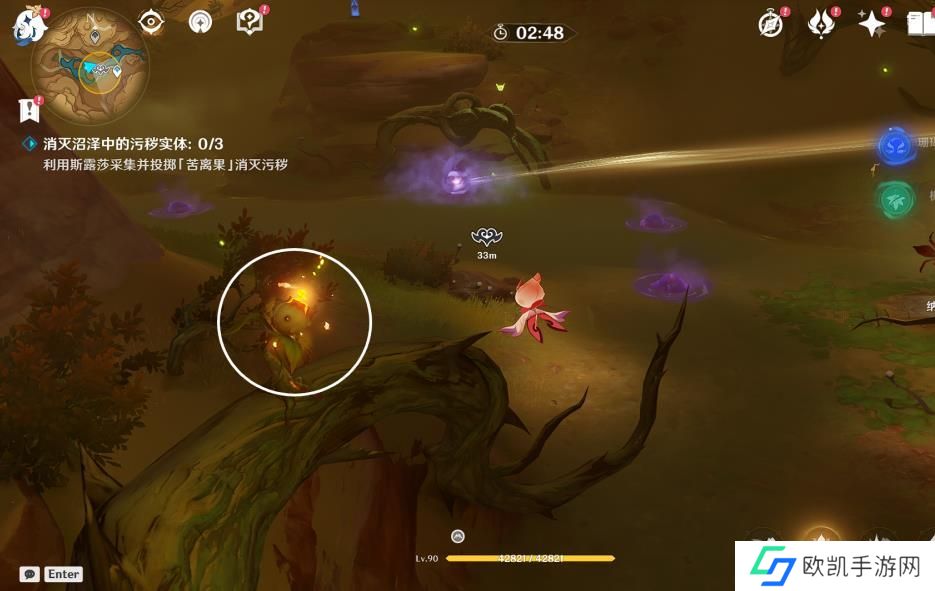Image resolution: width=935 pixels, height=591 pixels.
Task: Open the book icon in the top bar
Action: [x=921, y=24]
